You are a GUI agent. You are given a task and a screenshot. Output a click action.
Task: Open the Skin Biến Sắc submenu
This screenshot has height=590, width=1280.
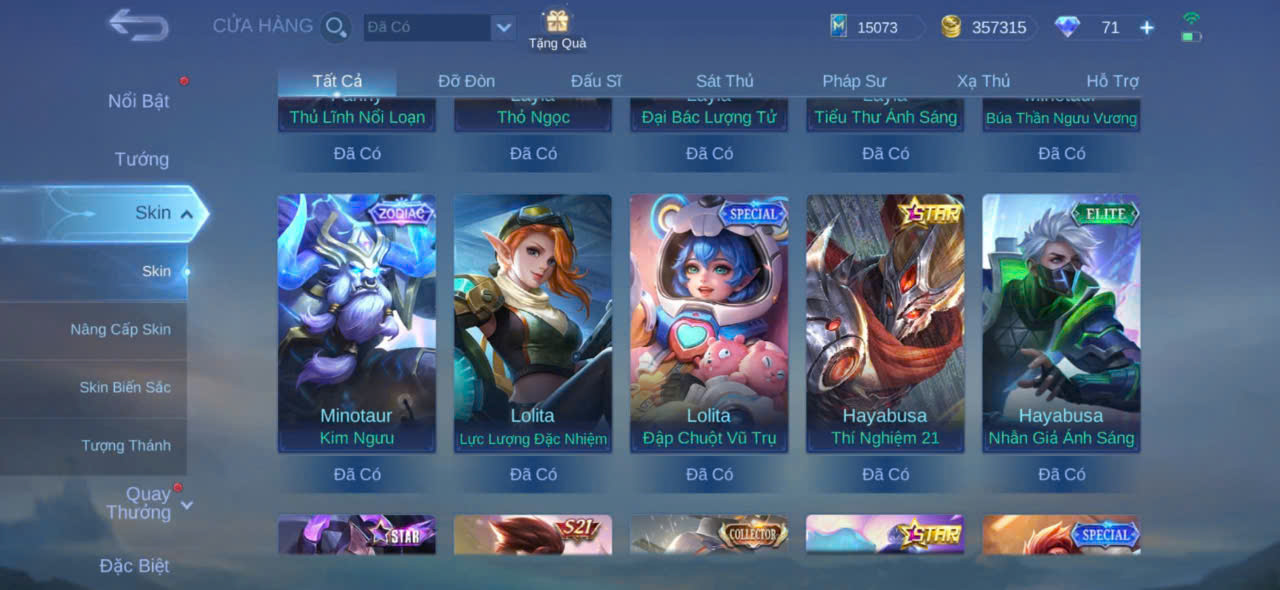coord(125,387)
